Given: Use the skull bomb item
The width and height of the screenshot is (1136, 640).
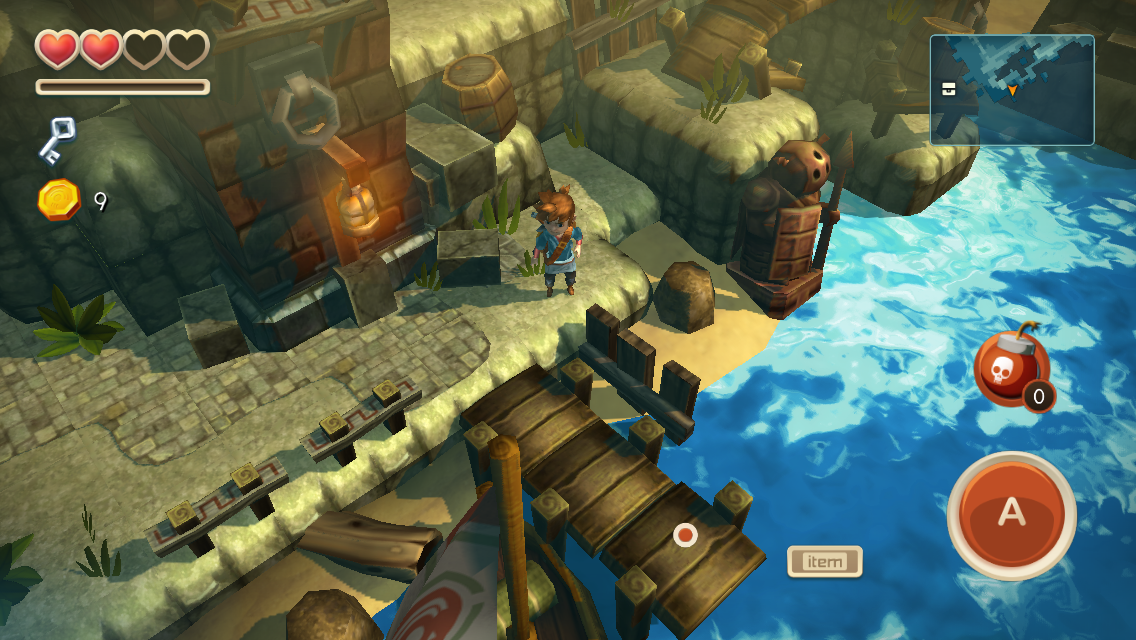Looking at the screenshot, I should (1010, 368).
